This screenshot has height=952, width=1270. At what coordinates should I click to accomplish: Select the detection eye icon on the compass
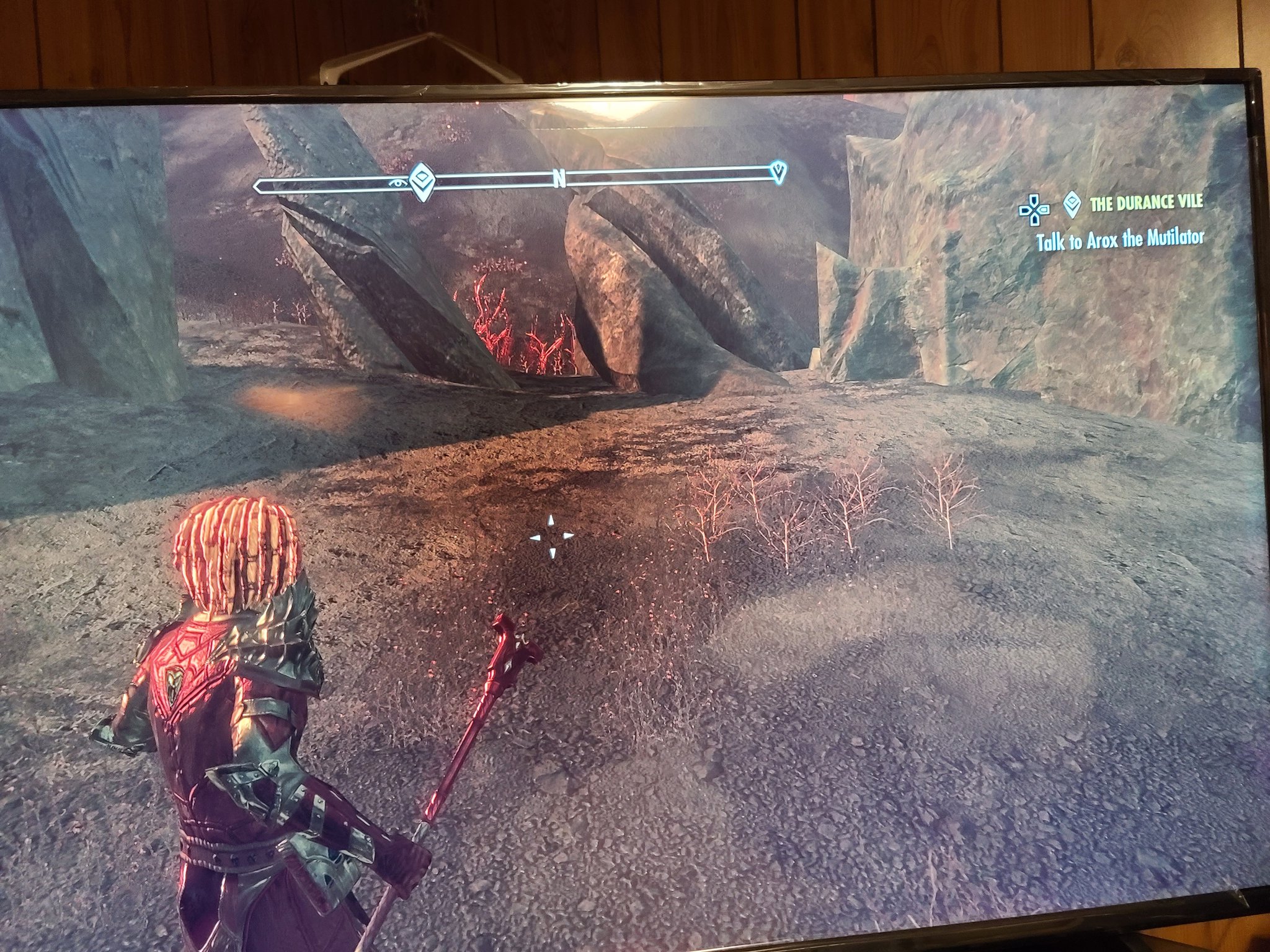pos(398,182)
